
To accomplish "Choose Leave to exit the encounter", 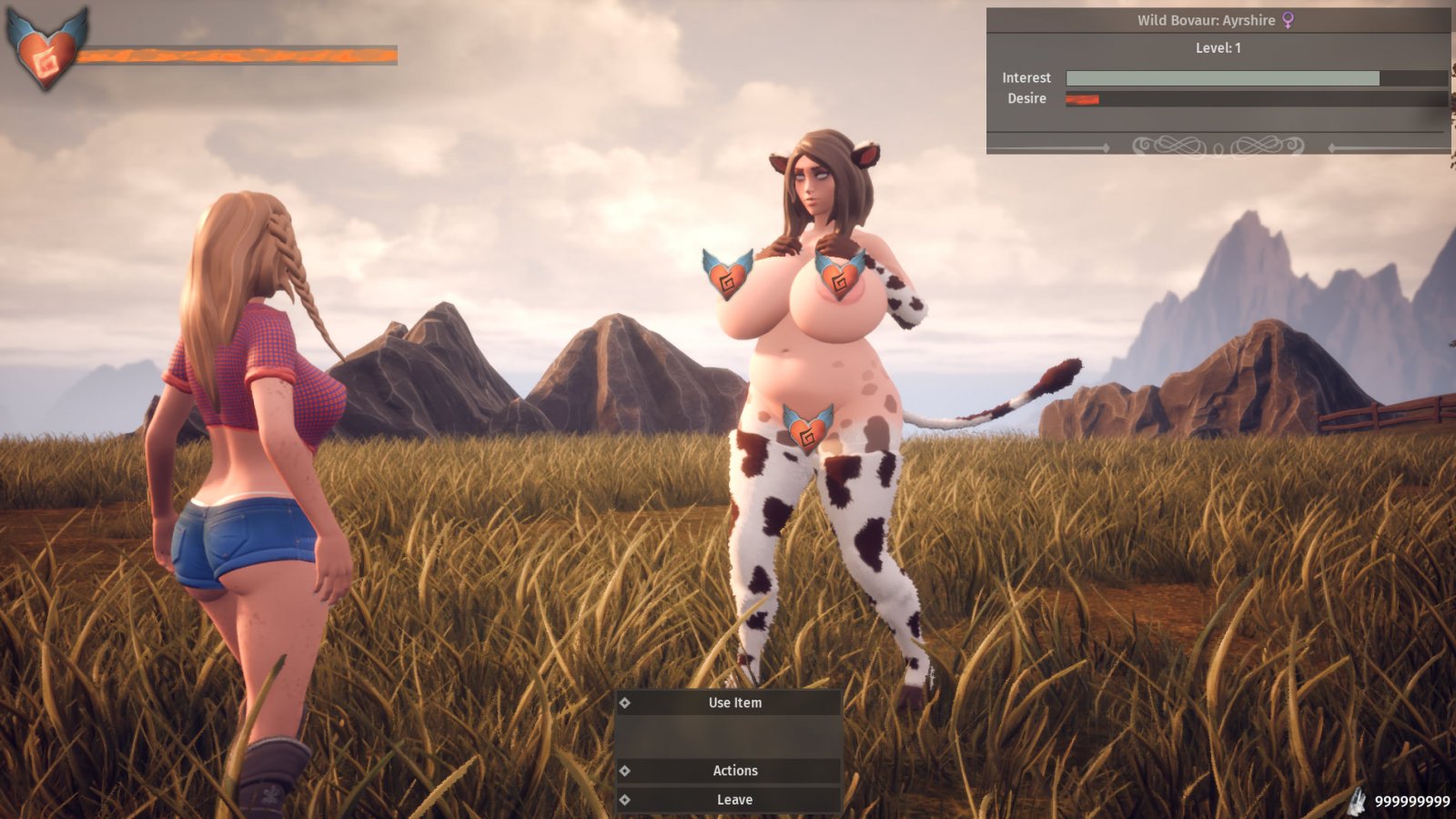I will tap(734, 800).
